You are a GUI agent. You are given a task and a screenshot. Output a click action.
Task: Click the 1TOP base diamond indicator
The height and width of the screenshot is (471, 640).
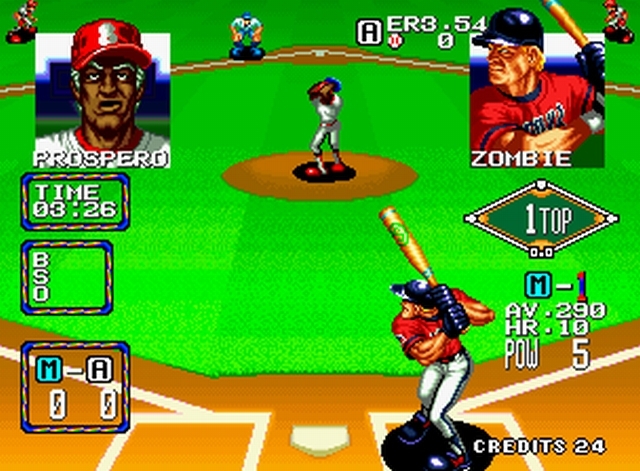[540, 220]
